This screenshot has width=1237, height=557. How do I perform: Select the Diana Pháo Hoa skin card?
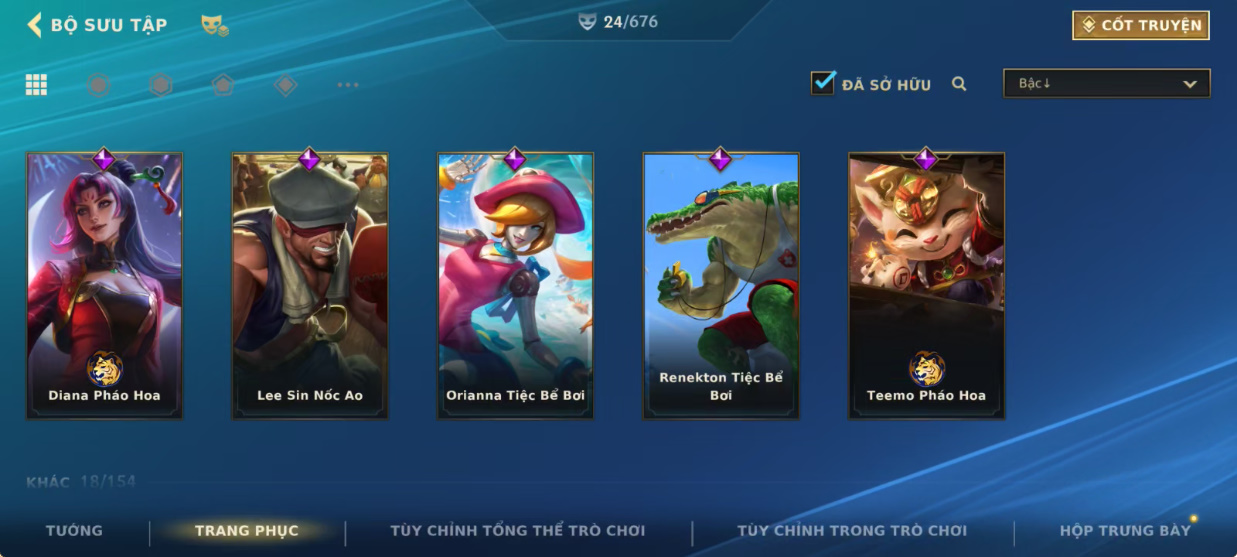(104, 285)
